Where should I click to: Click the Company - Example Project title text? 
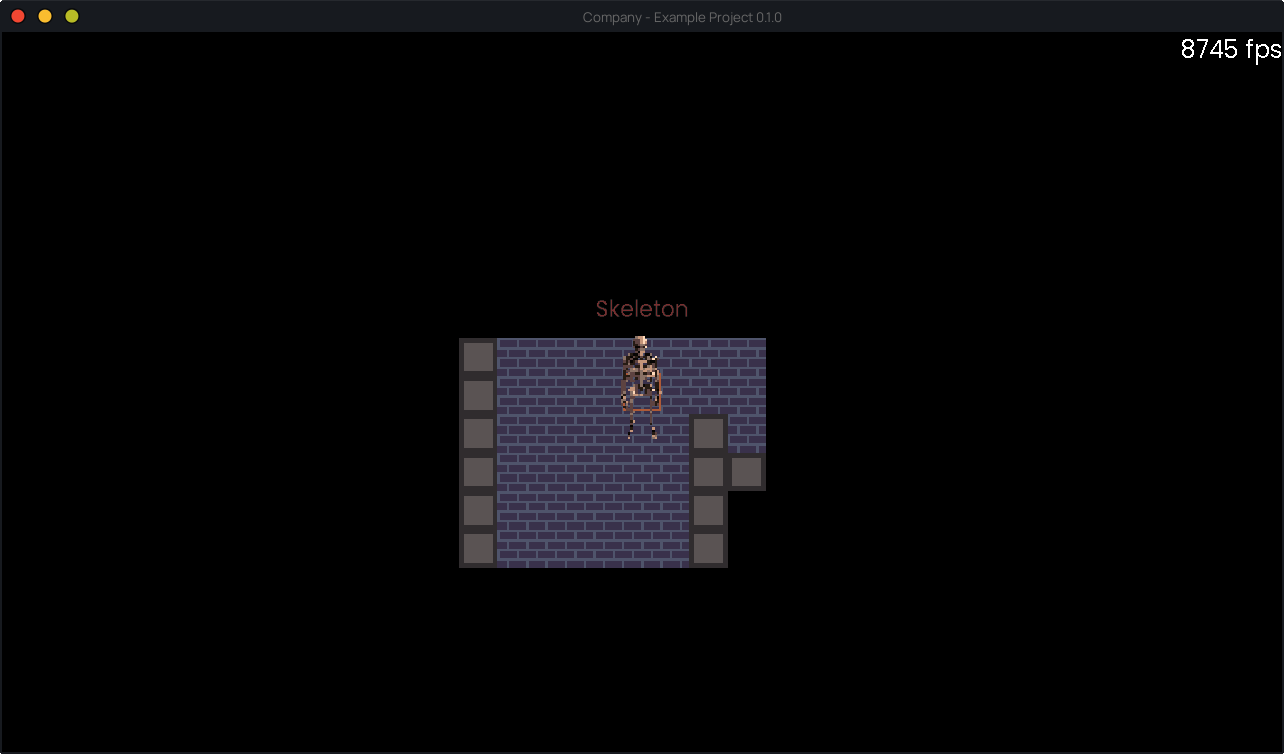(x=683, y=17)
